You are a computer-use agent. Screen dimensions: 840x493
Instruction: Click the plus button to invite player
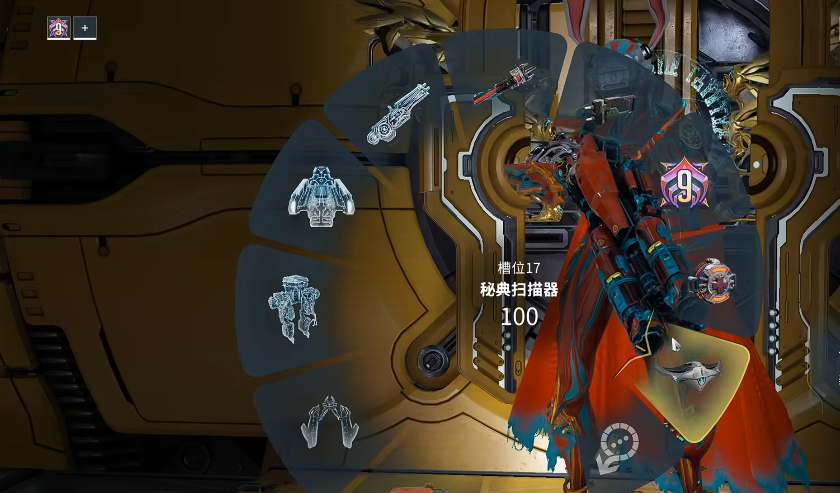(85, 28)
